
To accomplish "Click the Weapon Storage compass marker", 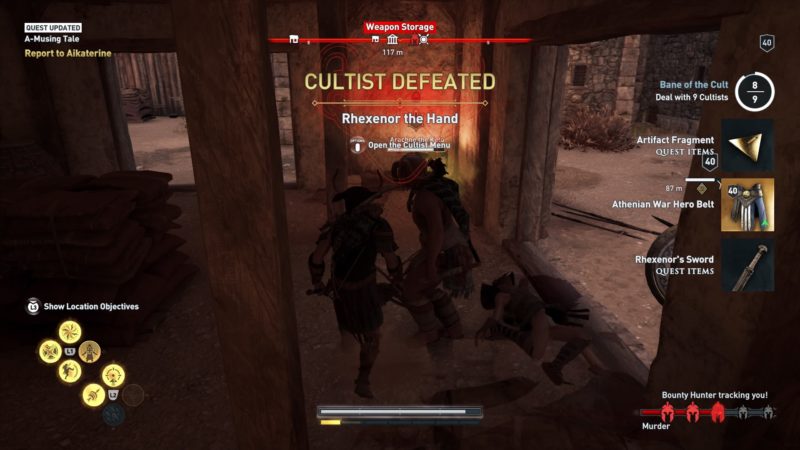I will pos(424,39).
